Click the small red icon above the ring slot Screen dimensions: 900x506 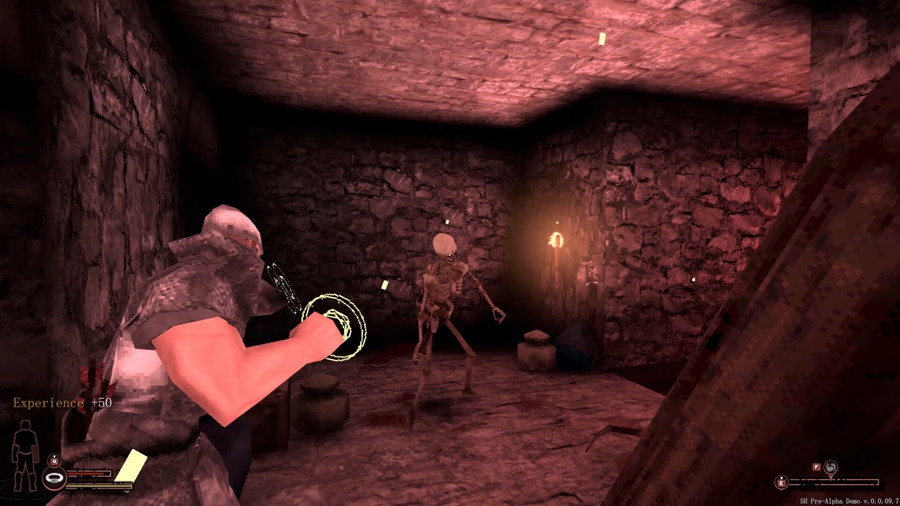(x=53, y=460)
